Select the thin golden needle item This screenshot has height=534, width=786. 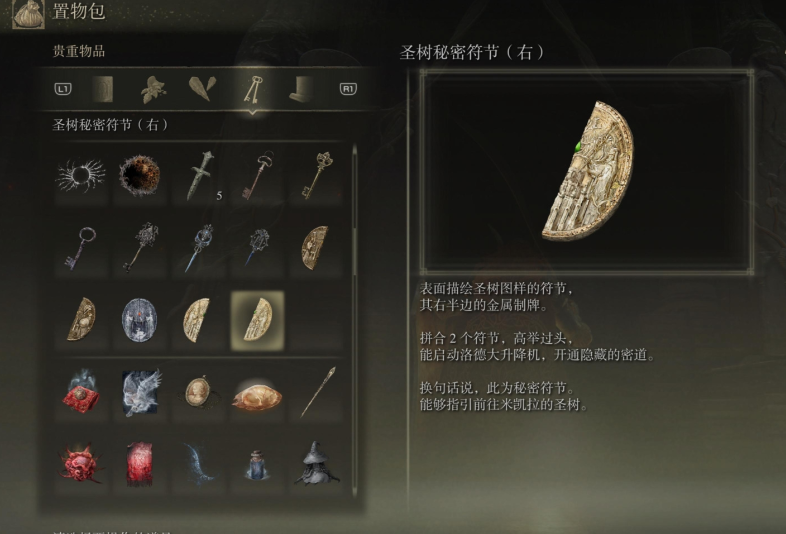pos(316,392)
